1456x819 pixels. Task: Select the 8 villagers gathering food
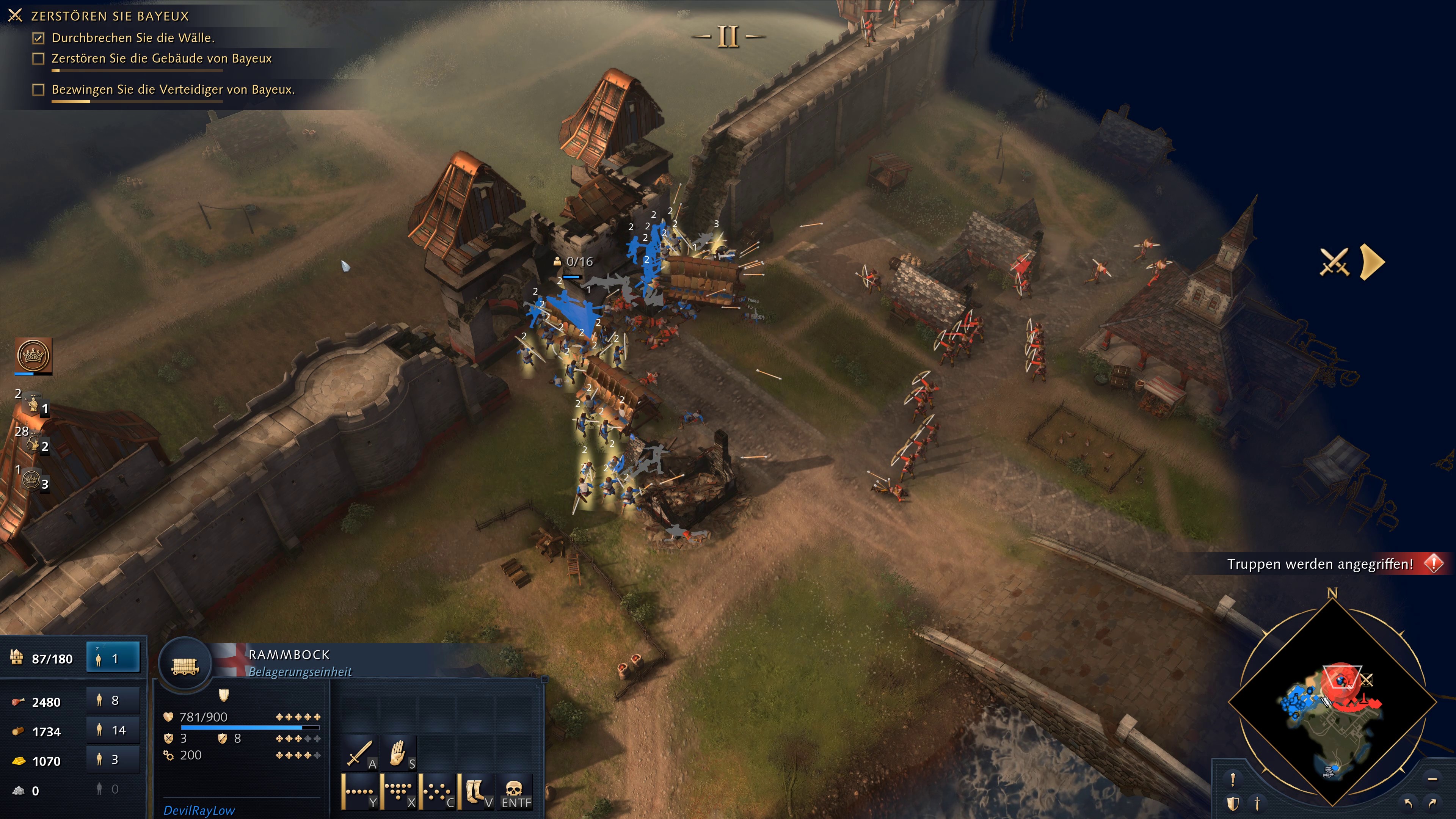(x=113, y=701)
